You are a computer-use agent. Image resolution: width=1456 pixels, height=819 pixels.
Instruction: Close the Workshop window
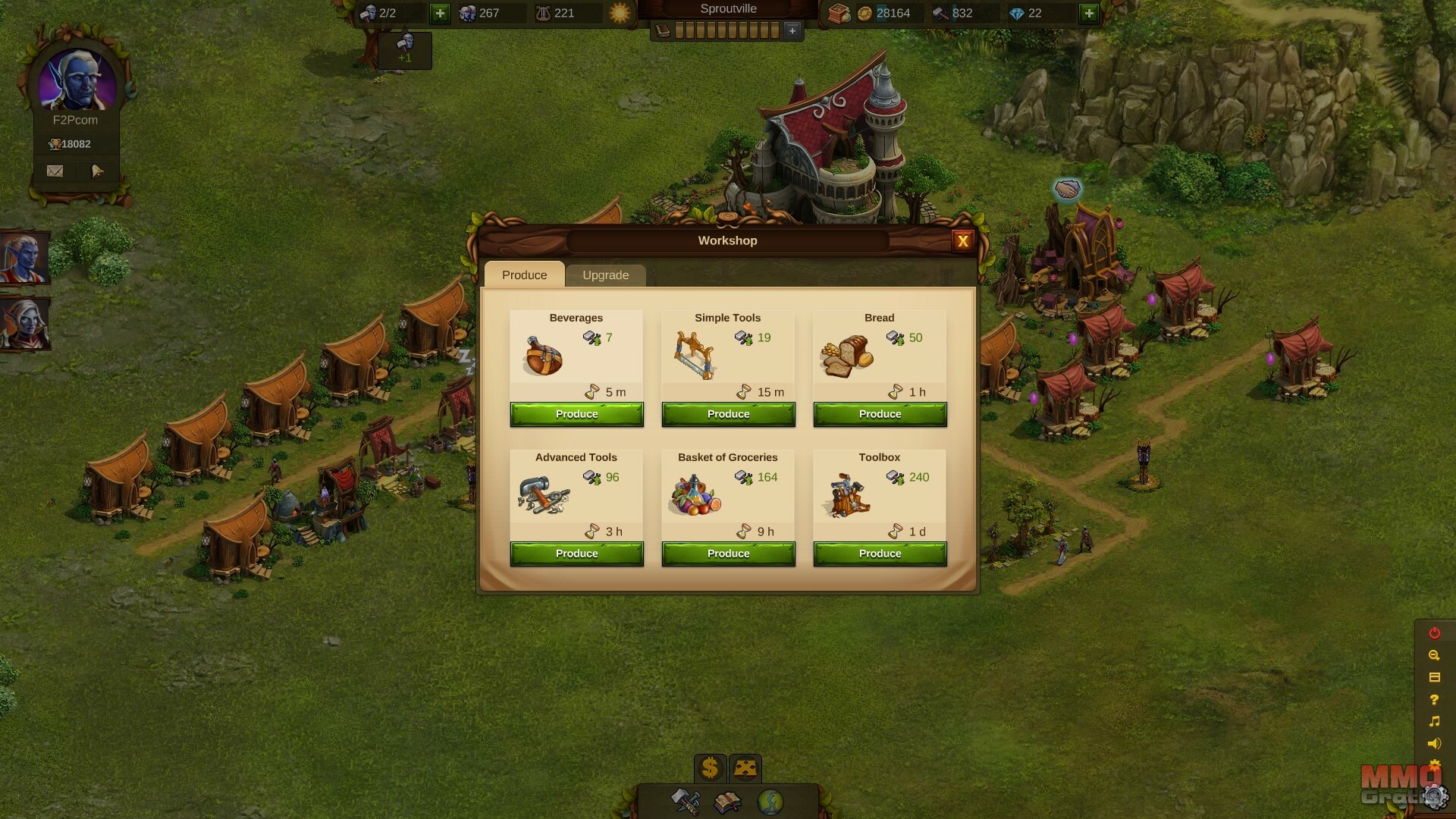962,241
